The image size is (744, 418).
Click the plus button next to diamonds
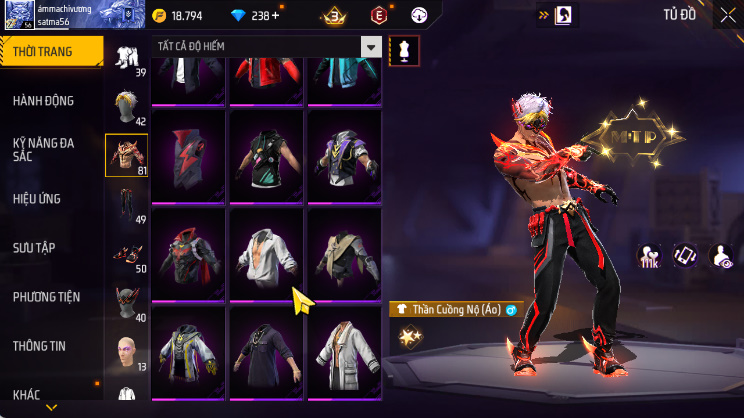[x=275, y=16]
